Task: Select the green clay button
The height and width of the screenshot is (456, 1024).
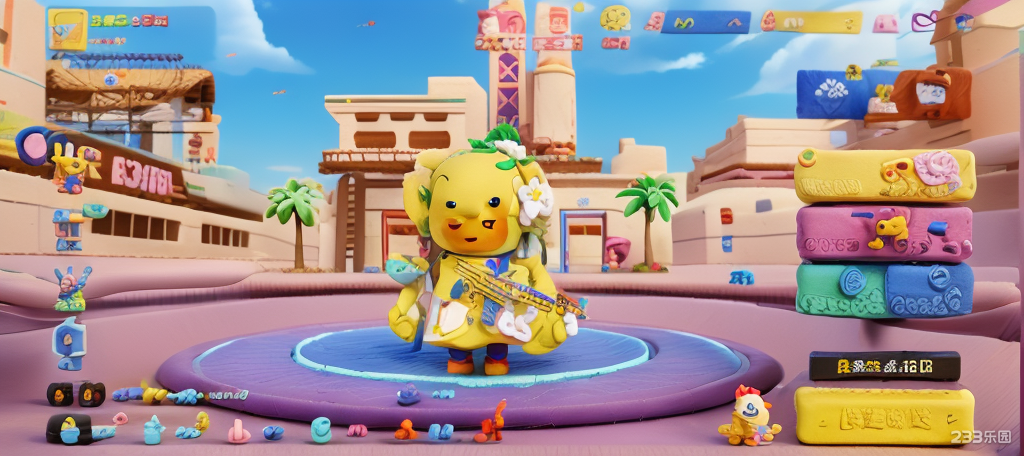Action: click(x=840, y=290)
